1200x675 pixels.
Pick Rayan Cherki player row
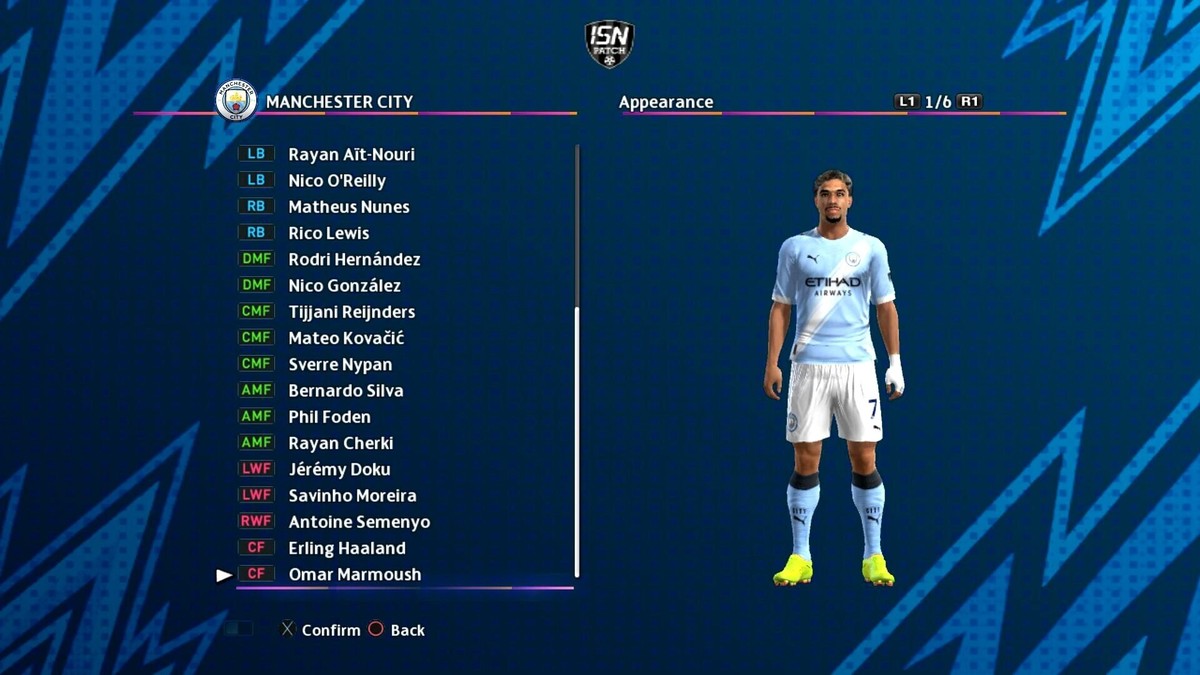coord(341,443)
